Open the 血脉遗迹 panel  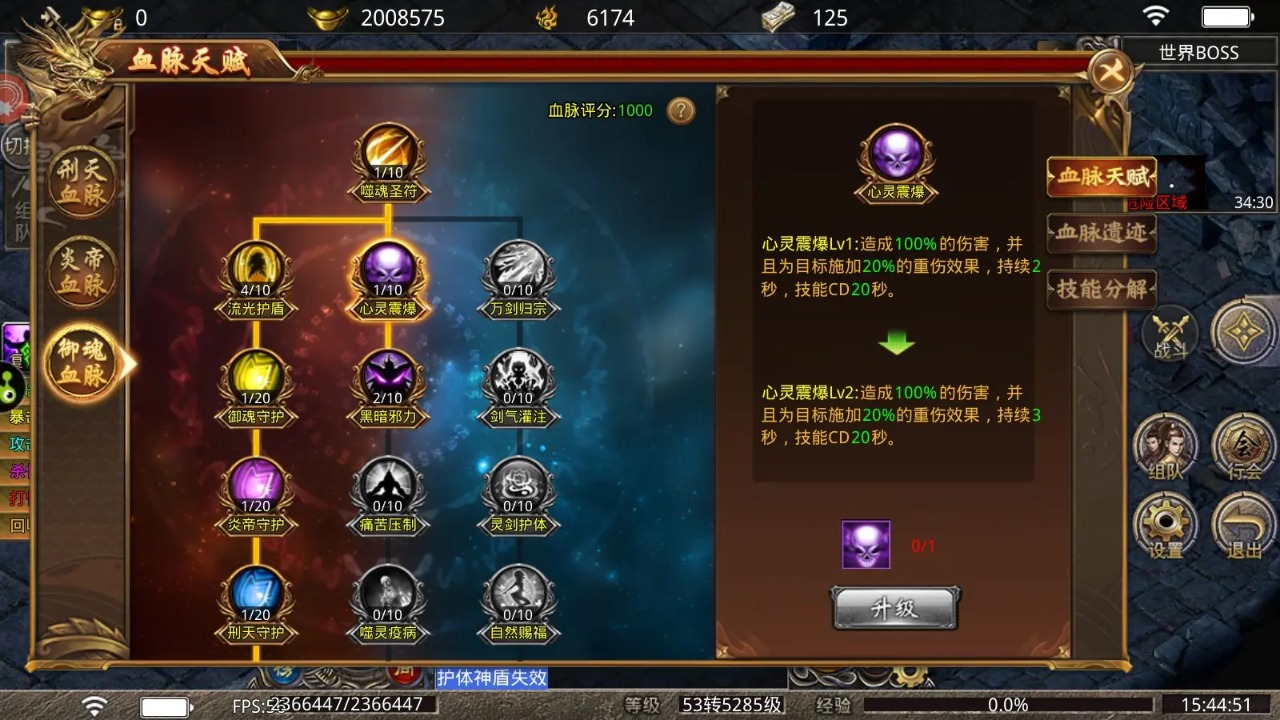[x=1100, y=234]
